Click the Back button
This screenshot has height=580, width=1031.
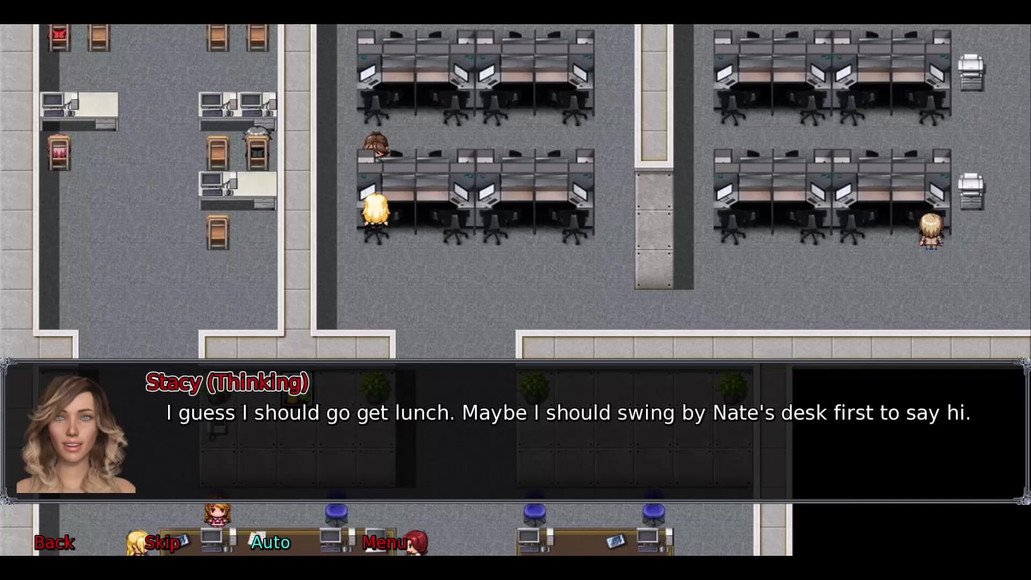tap(54, 542)
